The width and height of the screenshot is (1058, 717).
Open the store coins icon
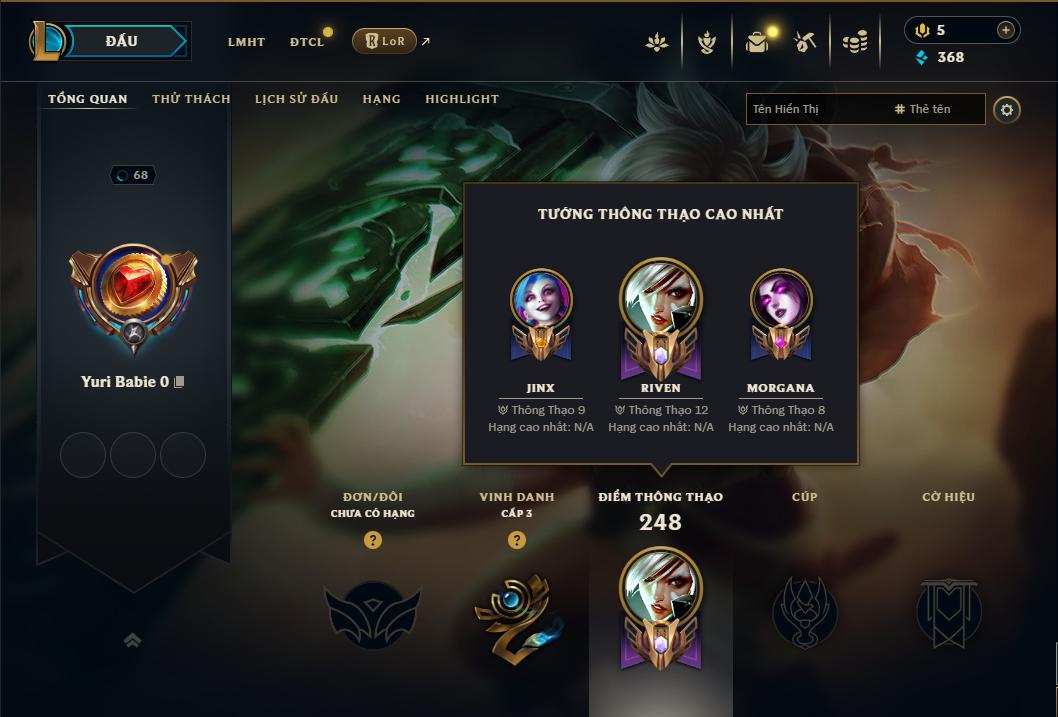click(x=854, y=42)
